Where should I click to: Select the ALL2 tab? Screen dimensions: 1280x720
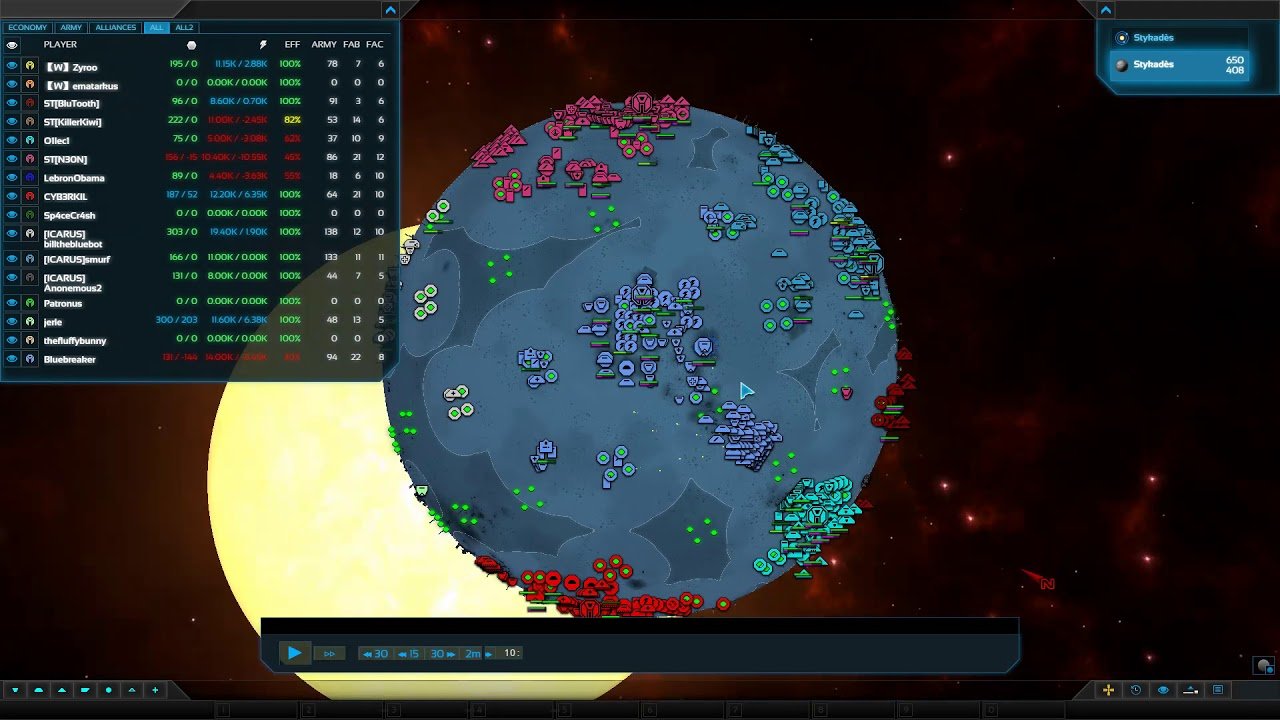184,27
